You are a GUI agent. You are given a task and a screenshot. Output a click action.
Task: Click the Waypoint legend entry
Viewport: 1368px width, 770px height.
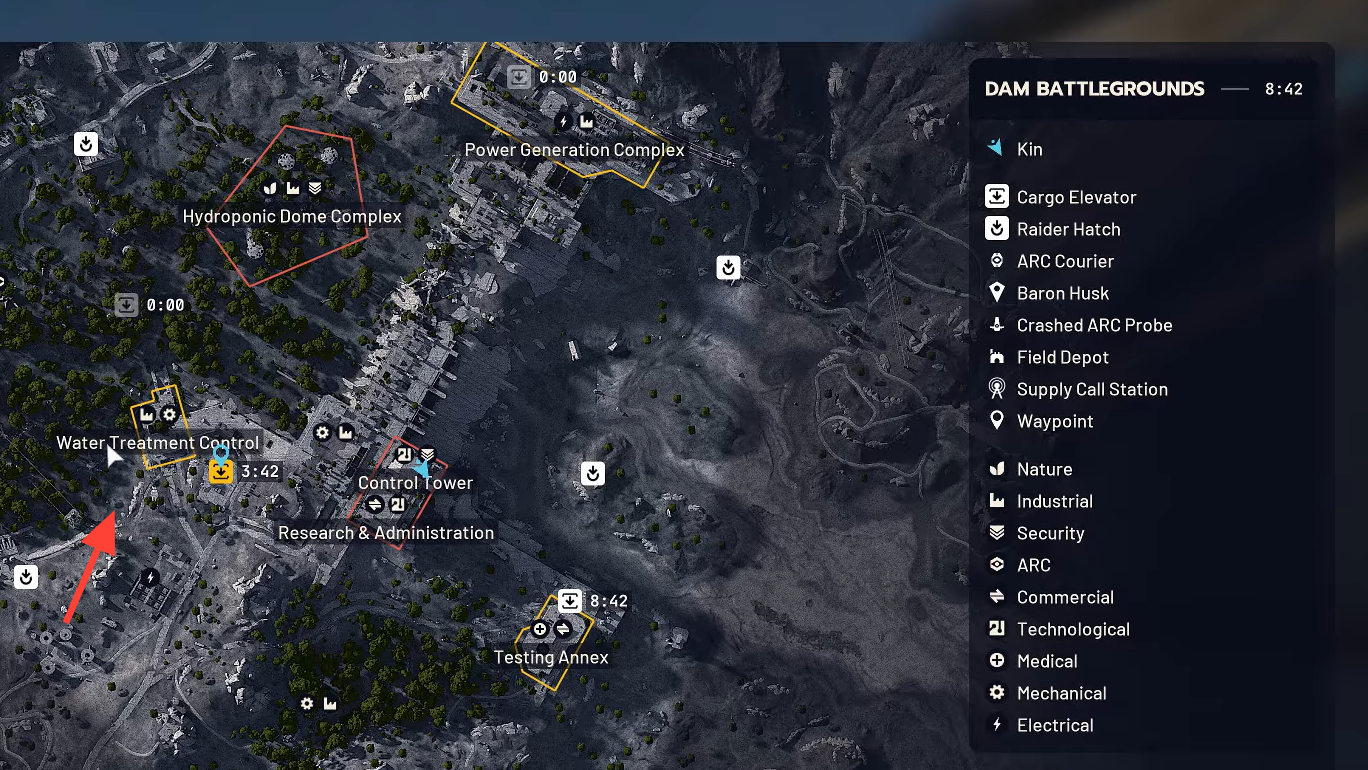[1055, 421]
